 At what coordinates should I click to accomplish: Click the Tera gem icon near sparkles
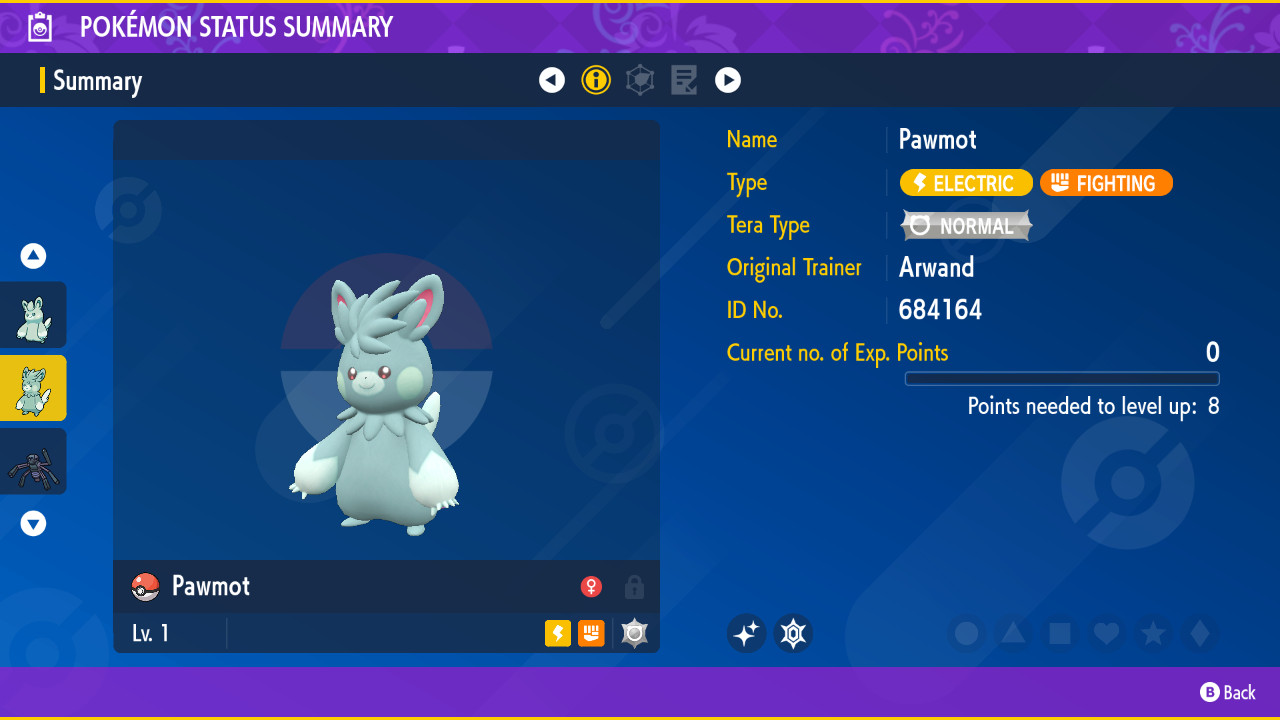pos(793,634)
